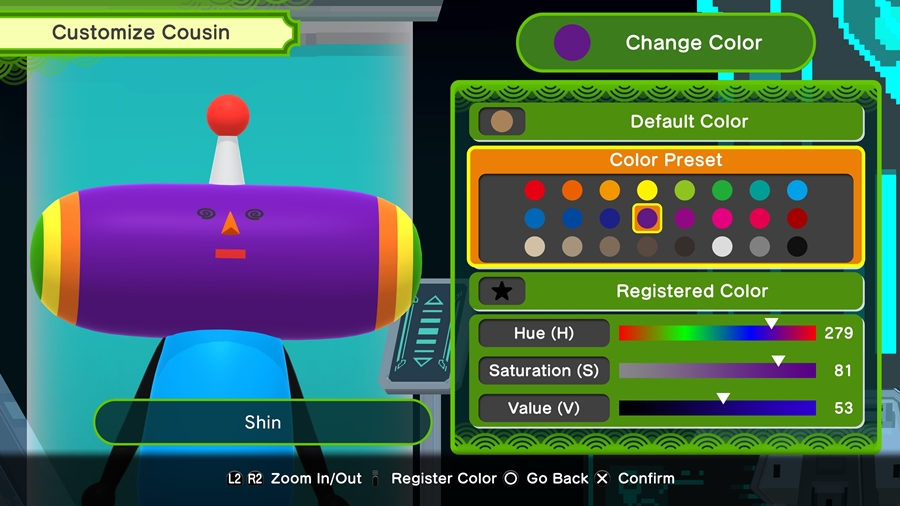Pick the hot pink color preset
This screenshot has width=900, height=506.
(x=722, y=218)
